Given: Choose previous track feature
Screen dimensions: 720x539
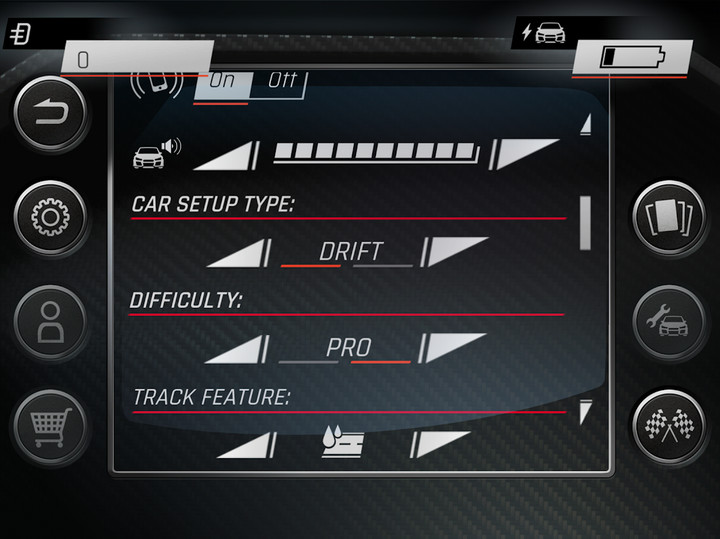Looking at the screenshot, I should point(245,445).
